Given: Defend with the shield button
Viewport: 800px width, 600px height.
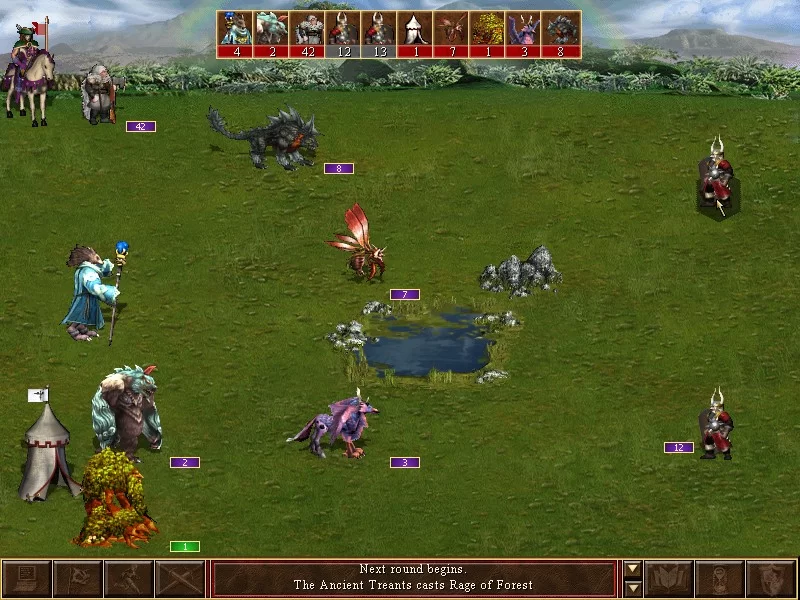Looking at the screenshot, I should click(773, 579).
